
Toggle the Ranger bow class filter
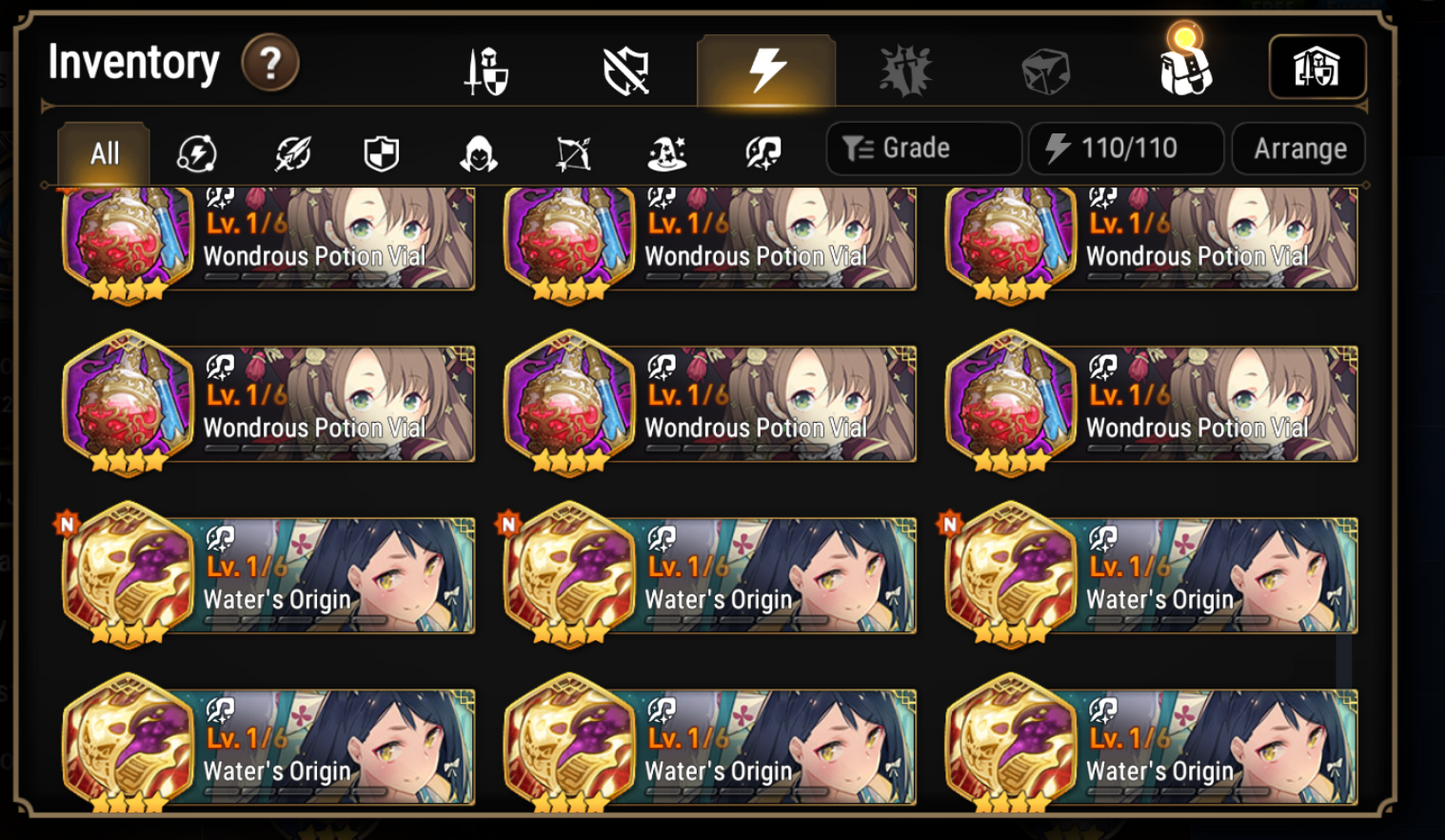(572, 153)
